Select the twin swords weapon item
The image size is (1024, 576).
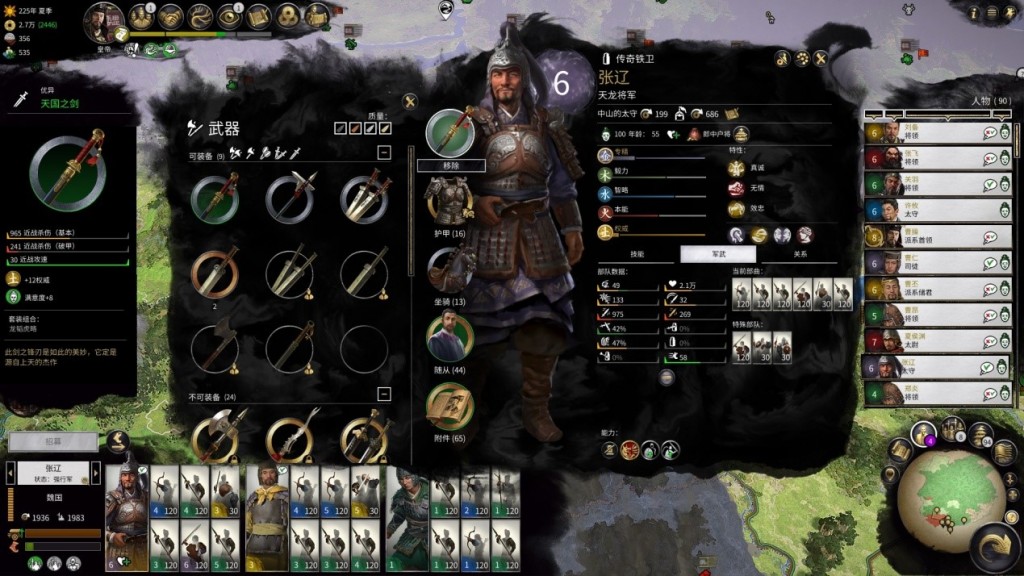pyautogui.click(x=364, y=198)
